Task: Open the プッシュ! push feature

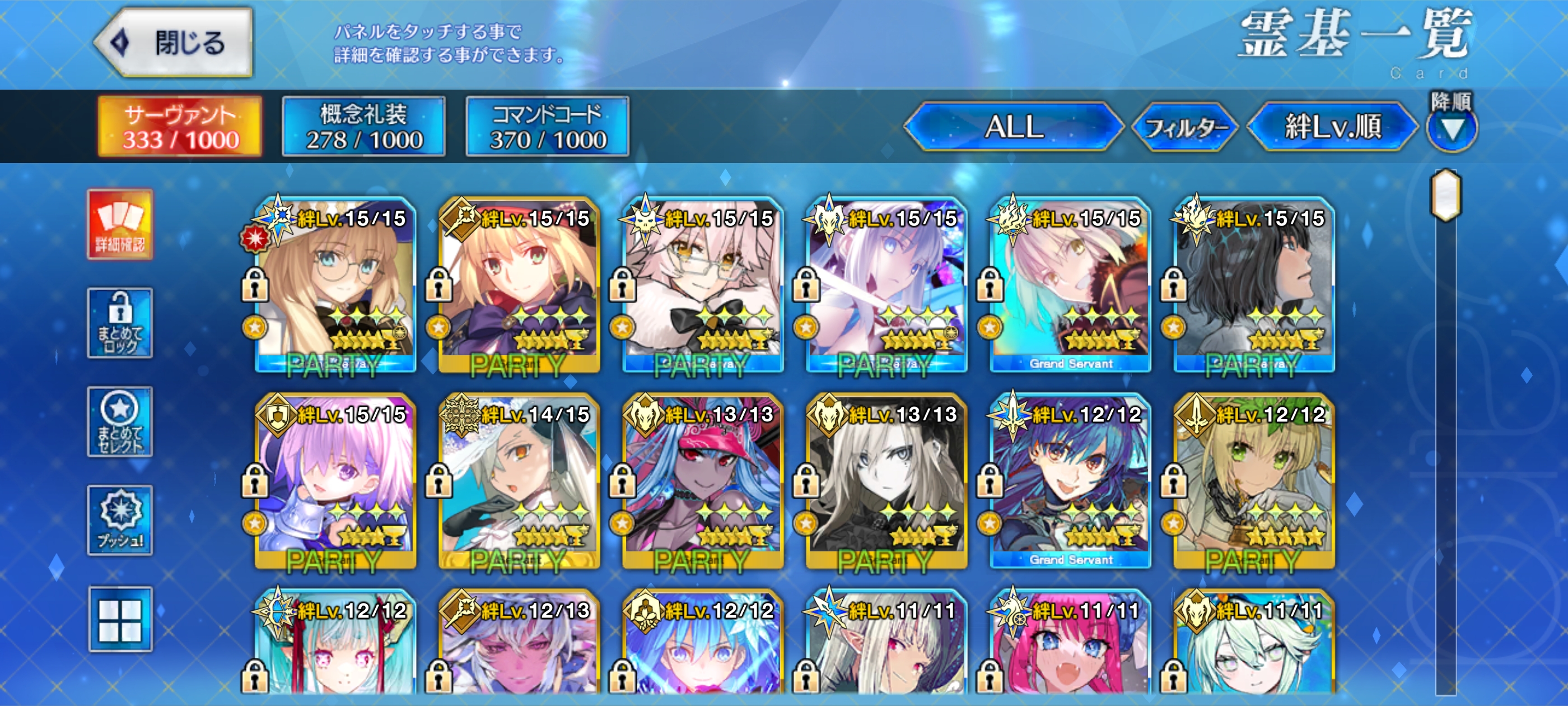Action: [120, 520]
